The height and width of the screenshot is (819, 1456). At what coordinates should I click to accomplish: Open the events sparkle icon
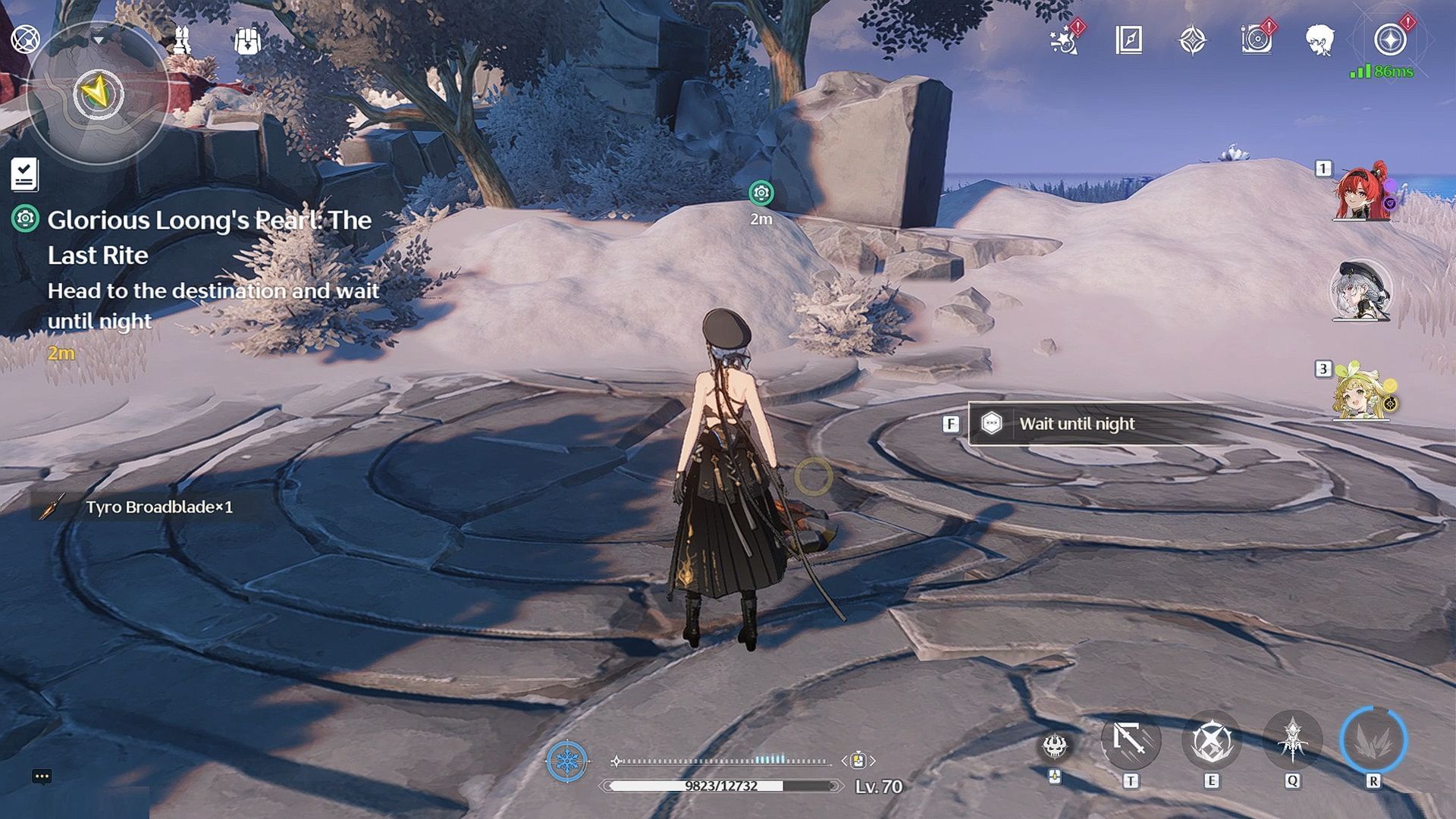click(x=1065, y=40)
